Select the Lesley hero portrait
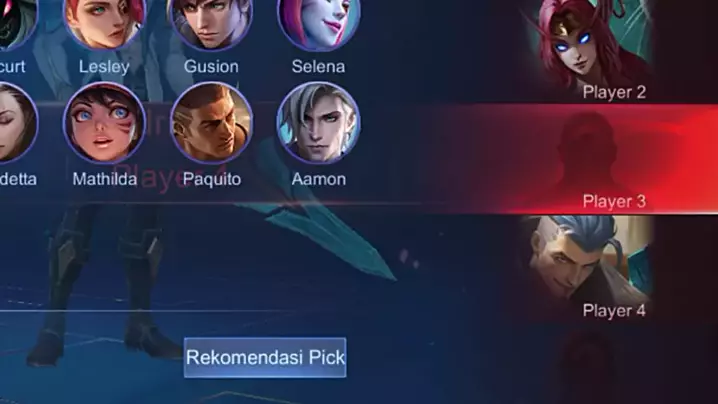This screenshot has width=718, height=404. pyautogui.click(x=104, y=20)
